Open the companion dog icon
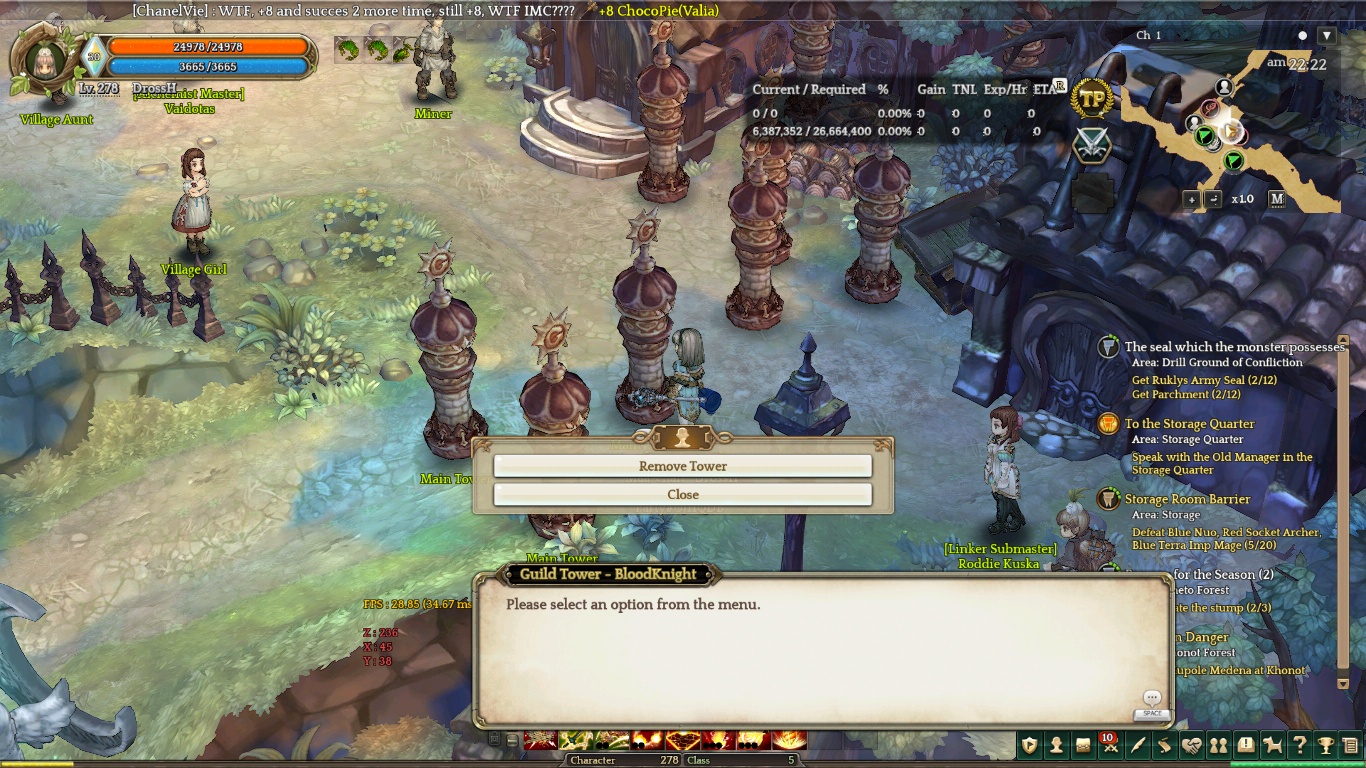 pyautogui.click(x=1272, y=745)
